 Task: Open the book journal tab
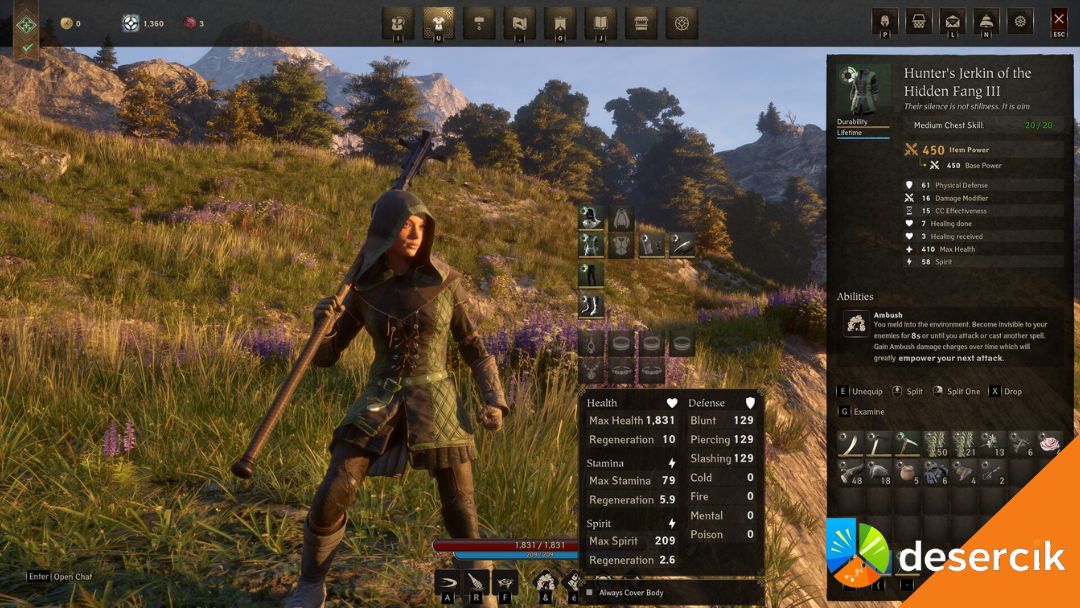(600, 21)
